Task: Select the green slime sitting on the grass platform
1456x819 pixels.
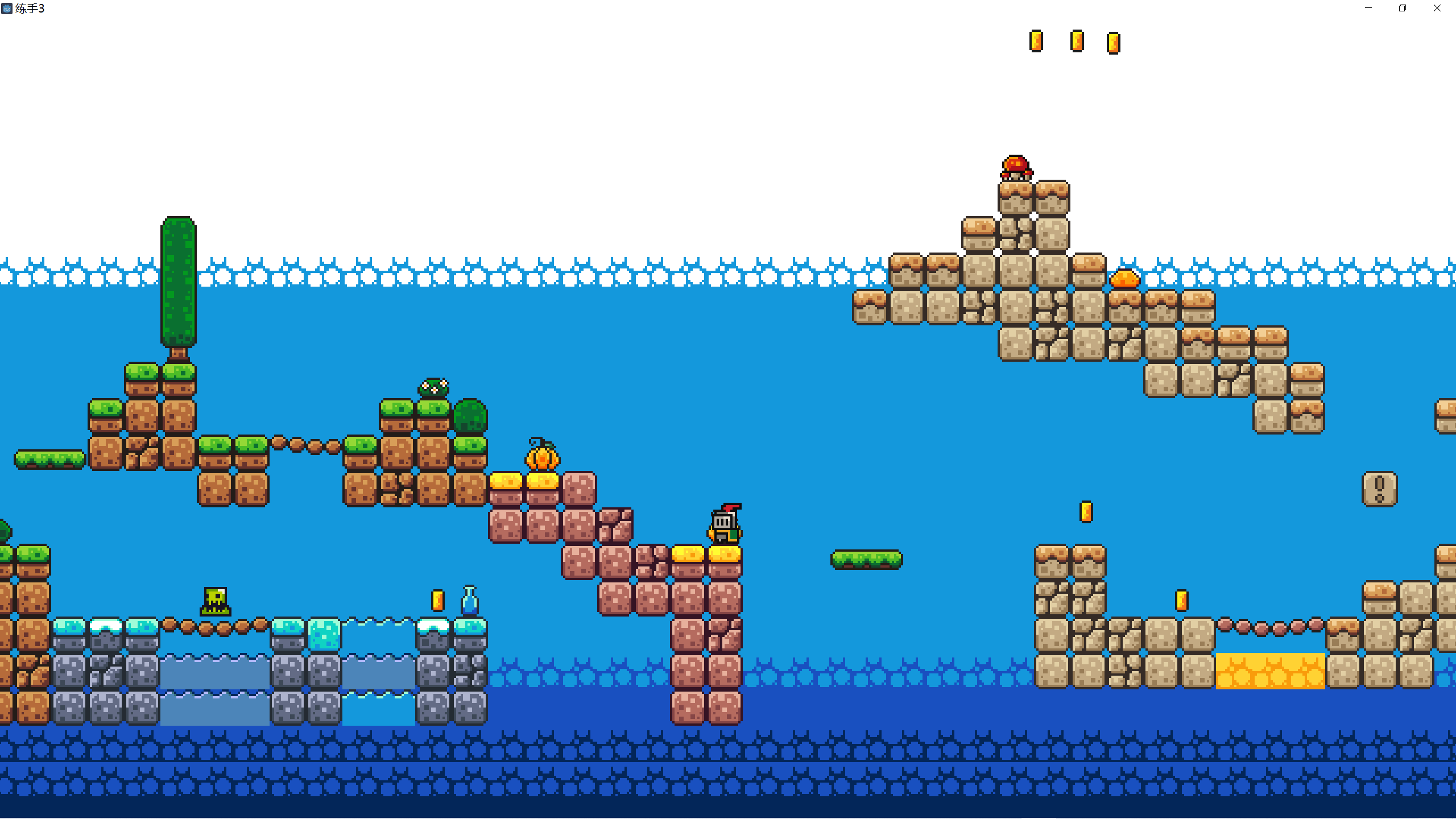Action: (x=432, y=387)
